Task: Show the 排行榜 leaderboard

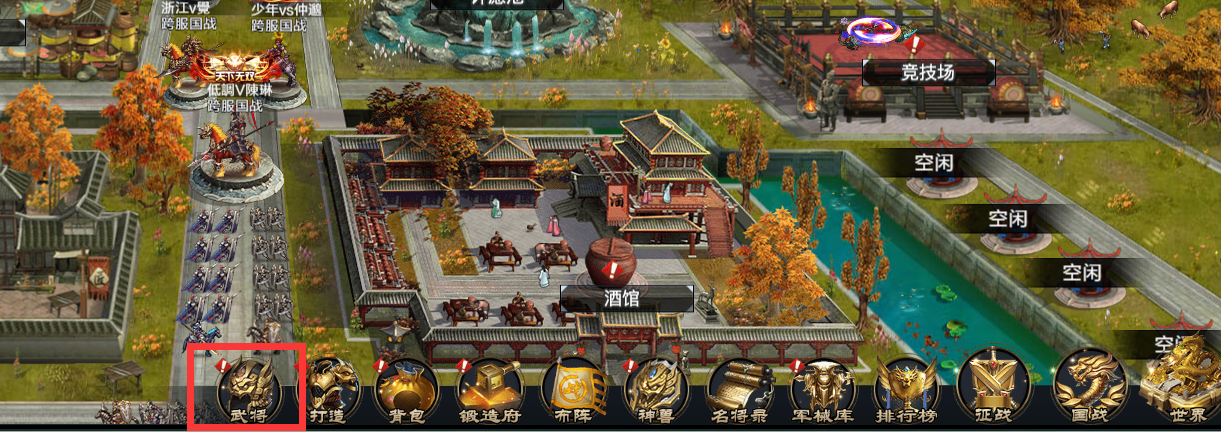Action: point(906,392)
